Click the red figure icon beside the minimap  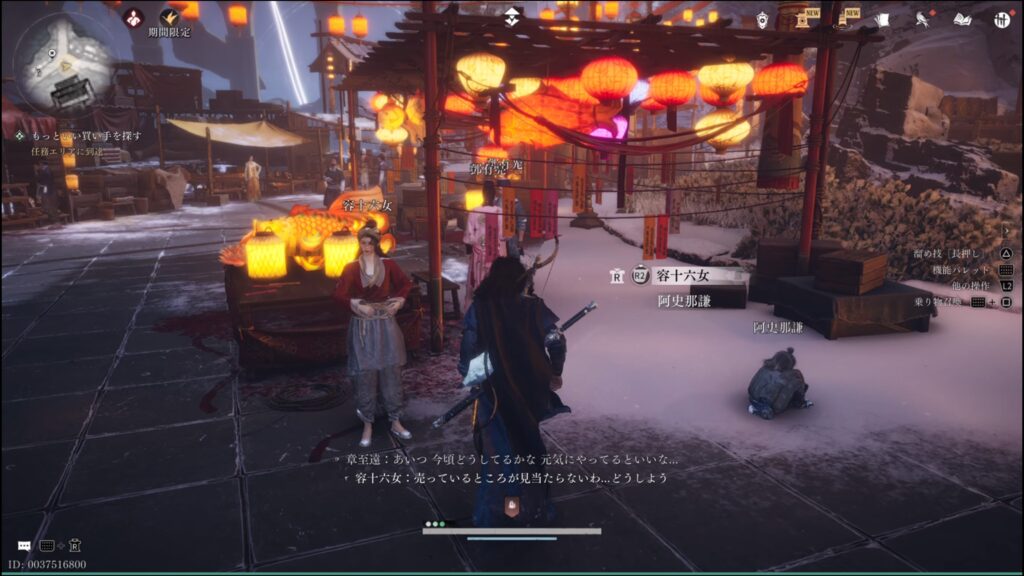click(133, 17)
